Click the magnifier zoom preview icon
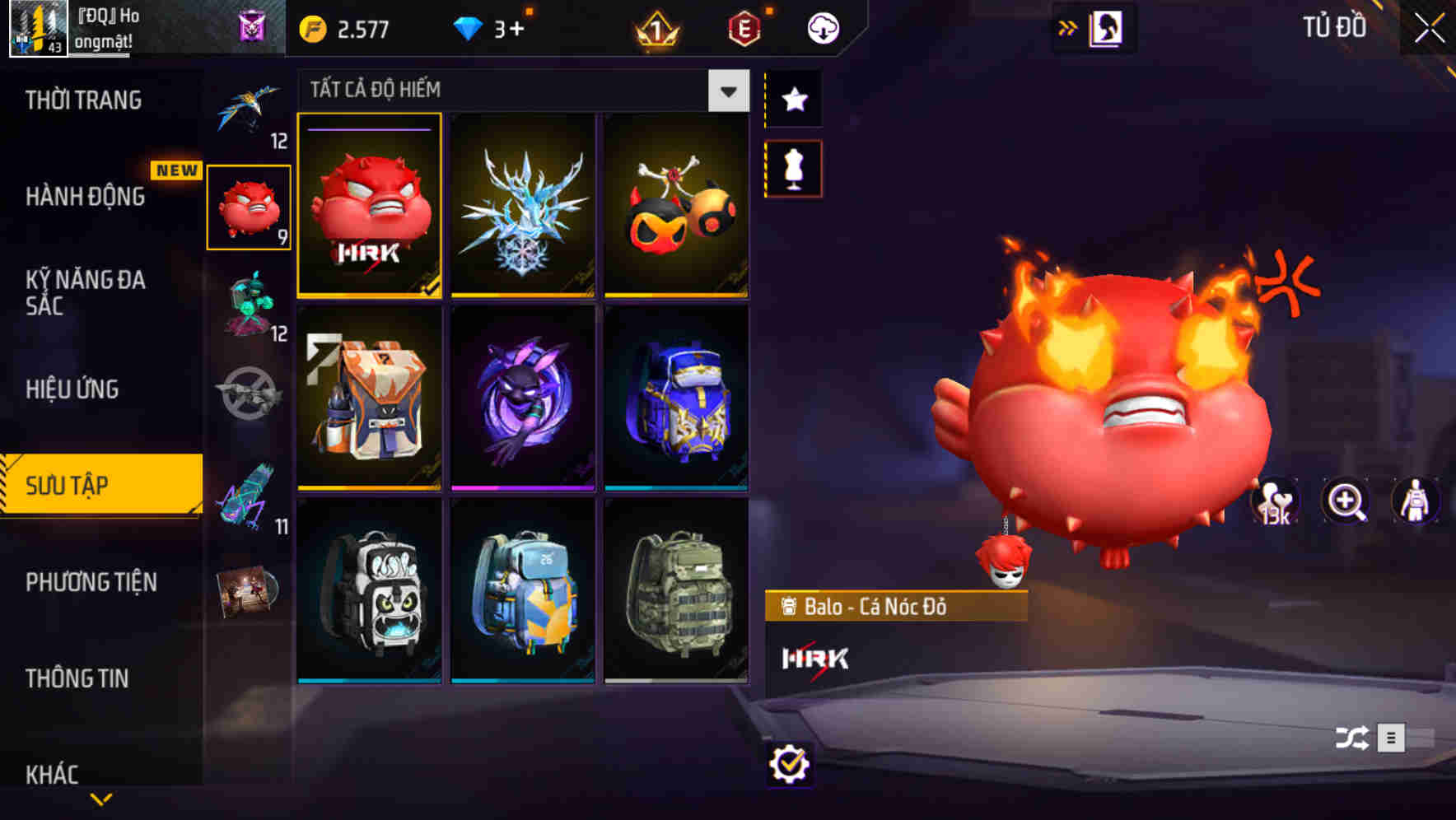1456x820 pixels. pos(1346,501)
